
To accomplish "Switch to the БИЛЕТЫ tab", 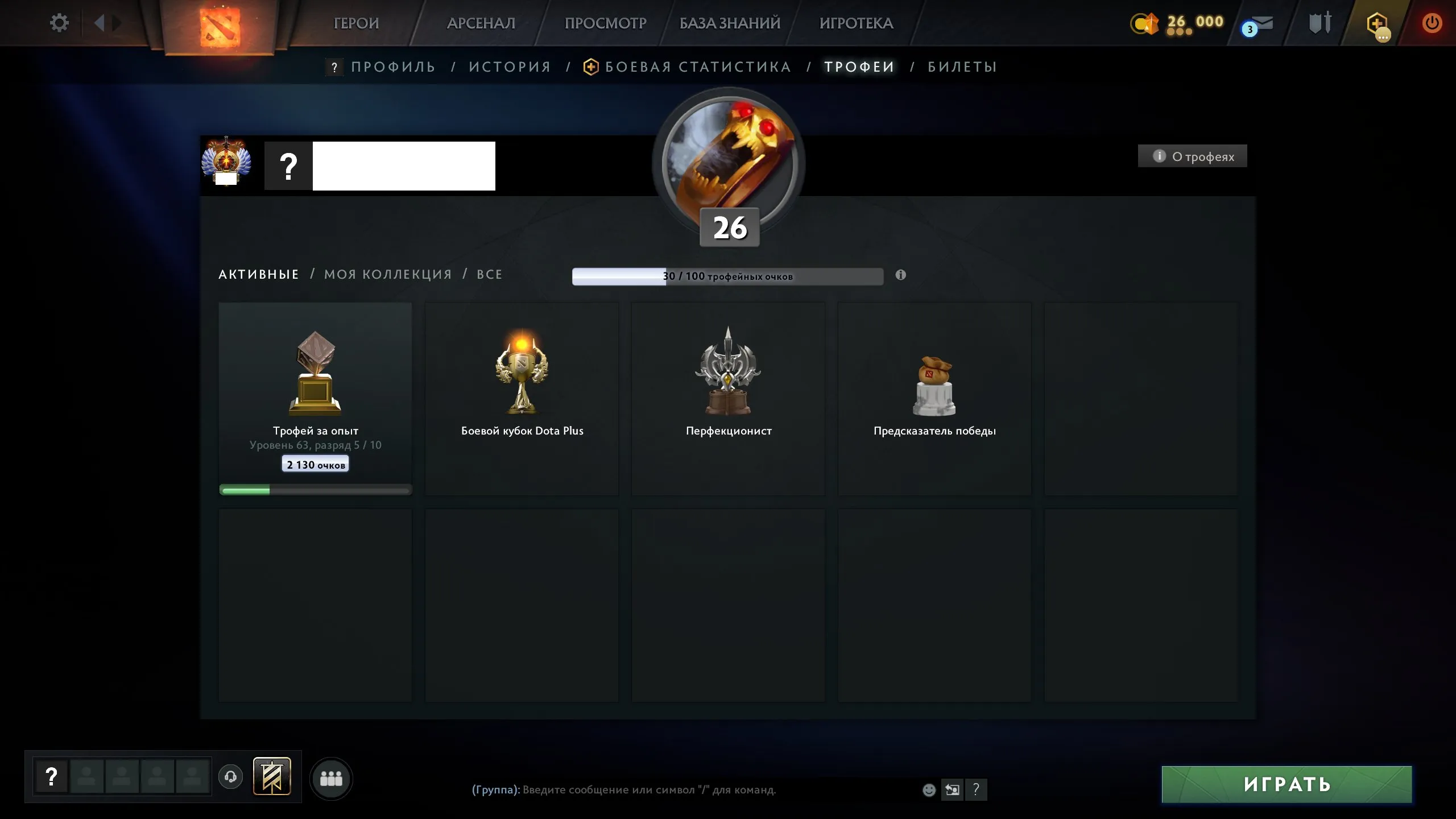I will tap(962, 67).
